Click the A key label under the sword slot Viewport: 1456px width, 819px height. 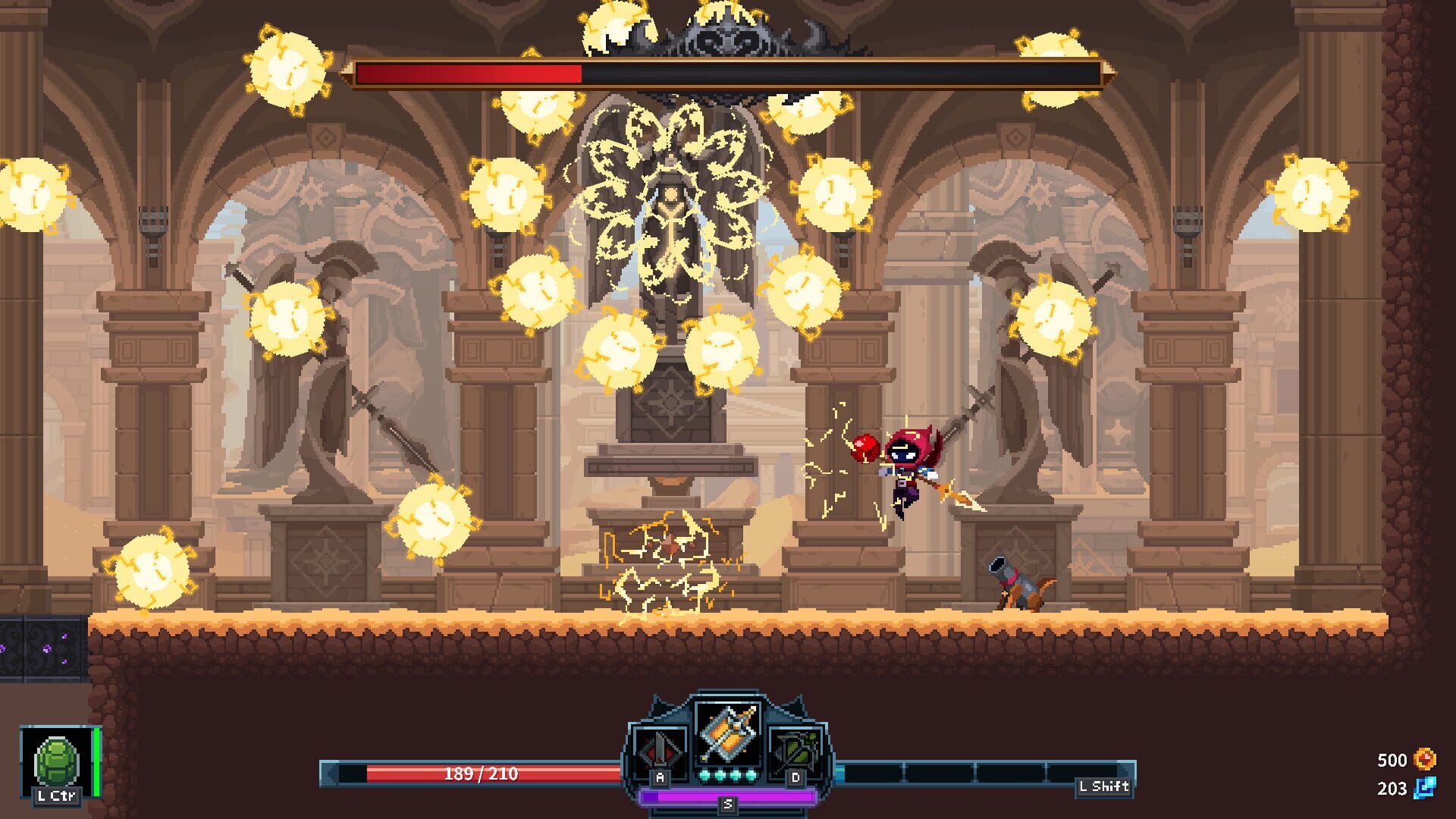point(659,778)
